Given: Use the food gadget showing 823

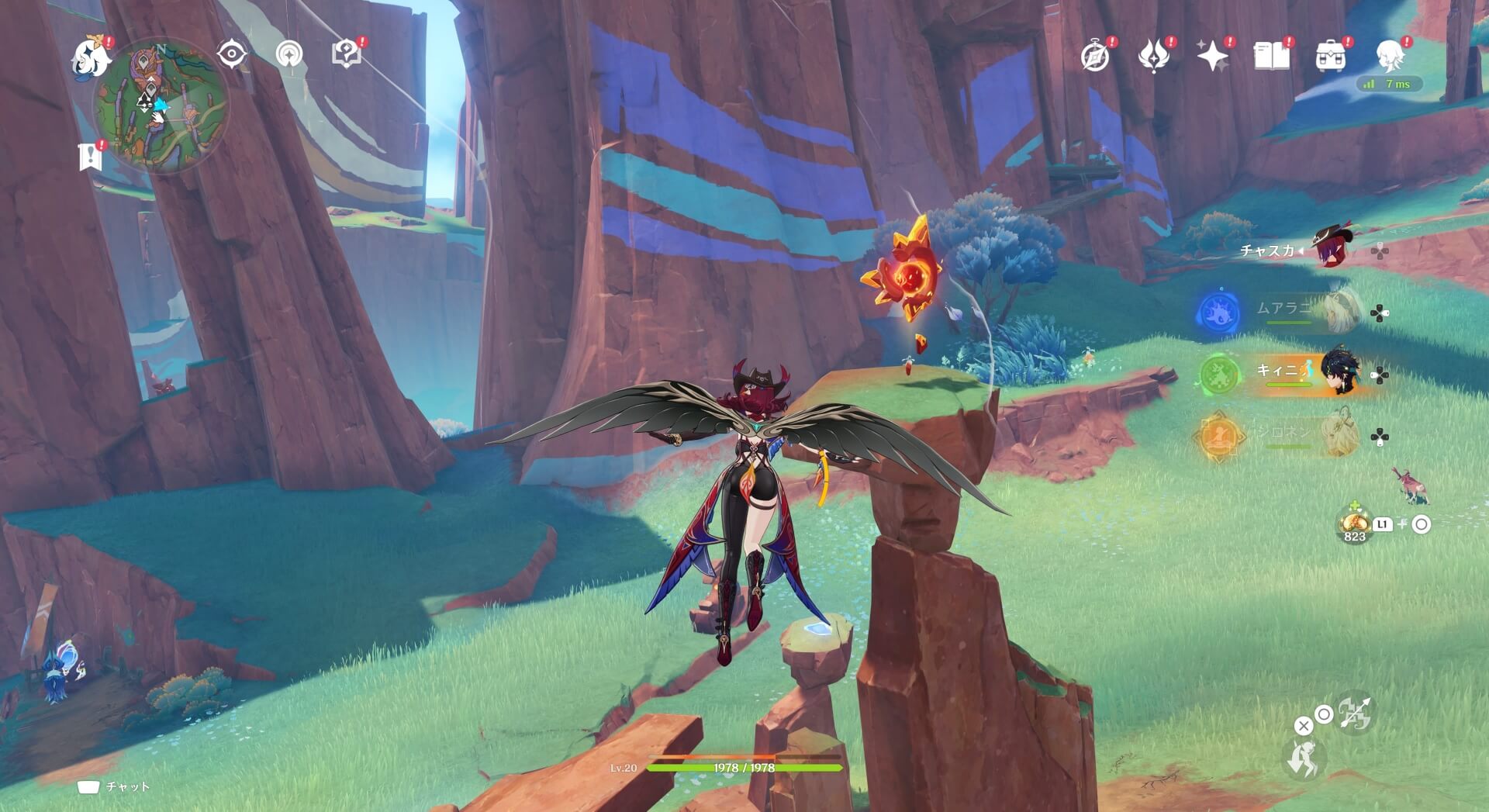Looking at the screenshot, I should pos(1354,525).
